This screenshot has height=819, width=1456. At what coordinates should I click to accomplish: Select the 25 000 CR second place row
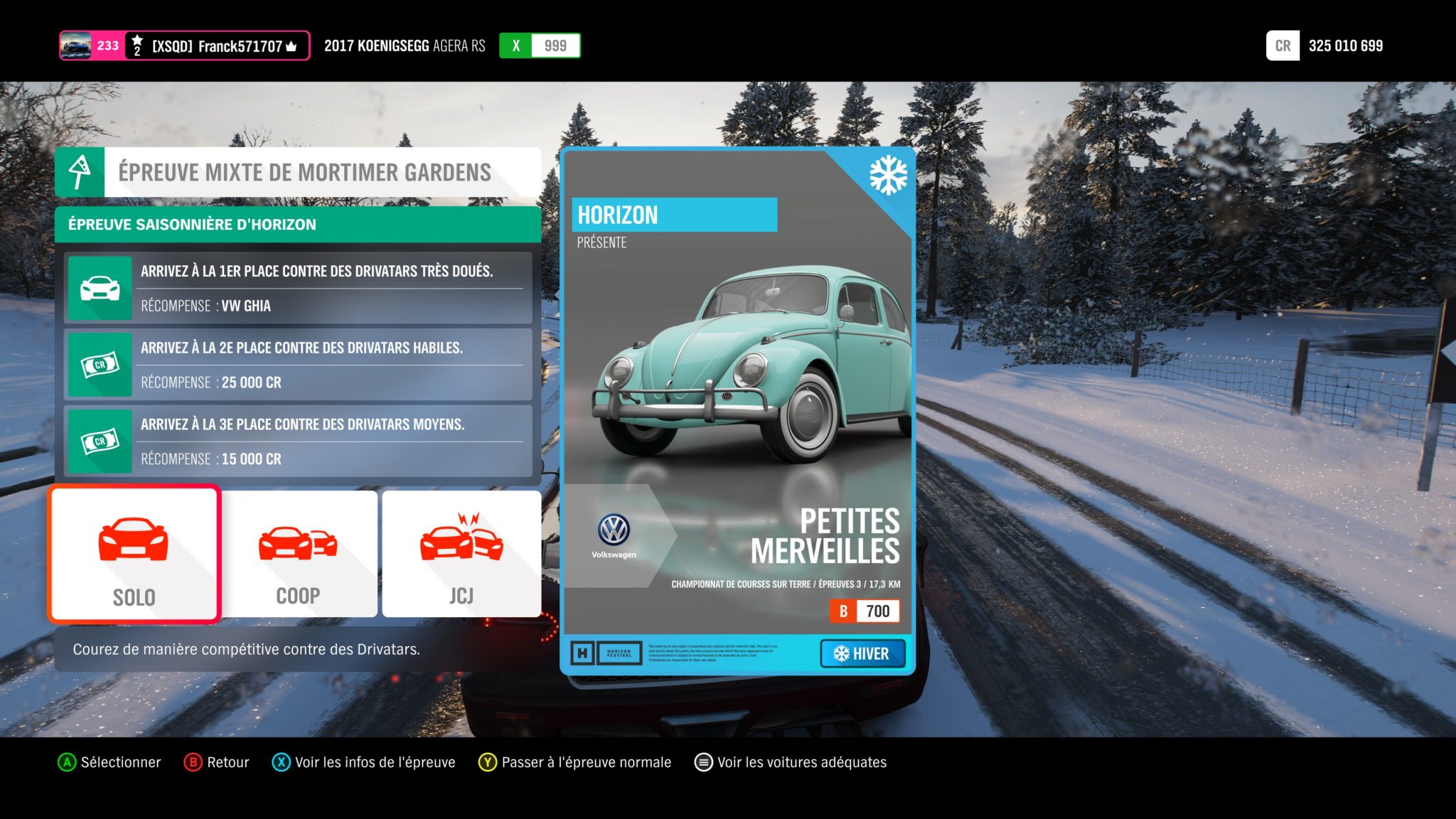[298, 365]
